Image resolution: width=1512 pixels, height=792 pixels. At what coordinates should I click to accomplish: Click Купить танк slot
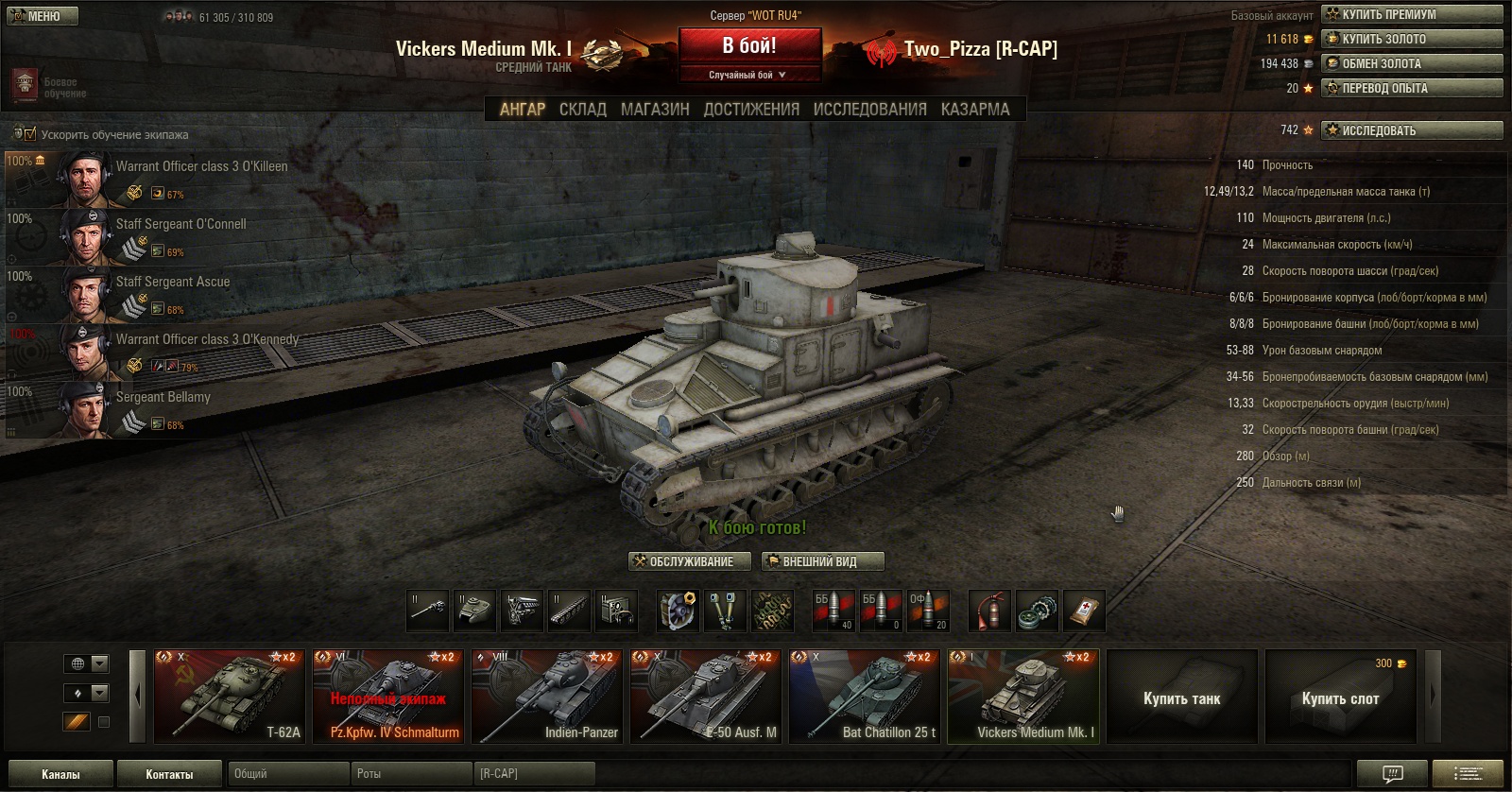1181,698
